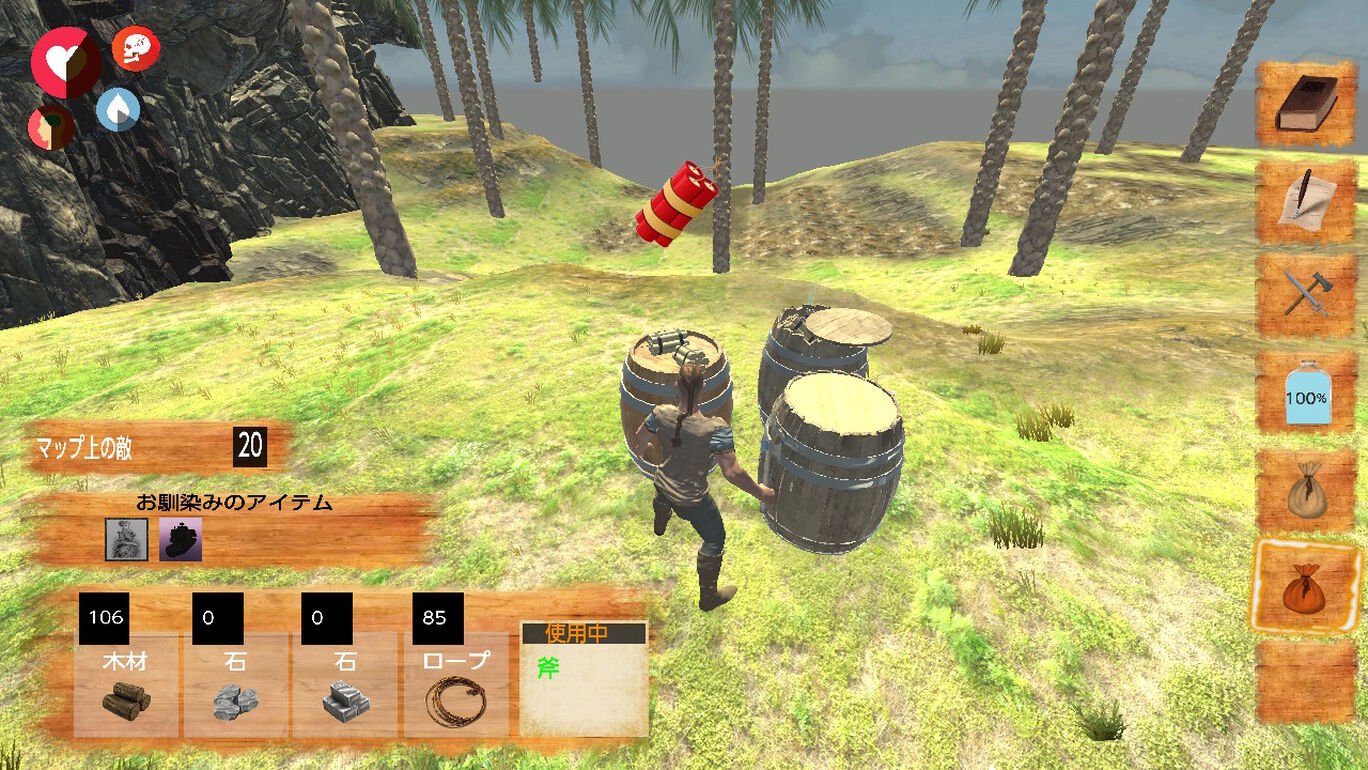Open the brown book journal
Viewport: 1368px width, 770px height.
pos(1306,105)
